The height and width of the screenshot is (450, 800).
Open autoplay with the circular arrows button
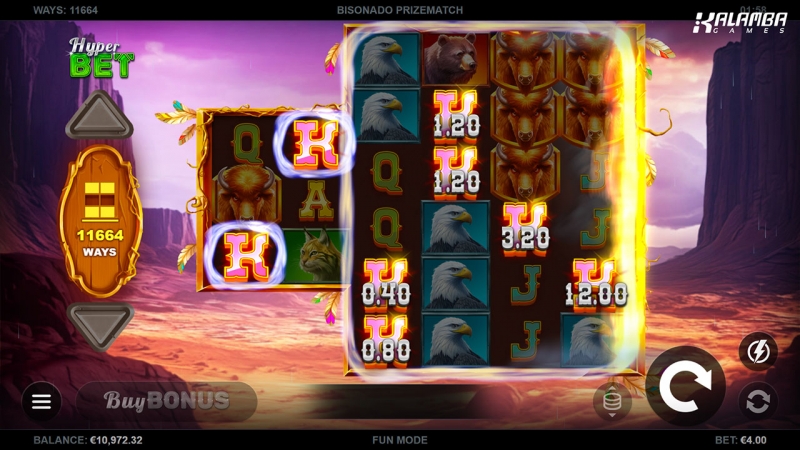758,401
